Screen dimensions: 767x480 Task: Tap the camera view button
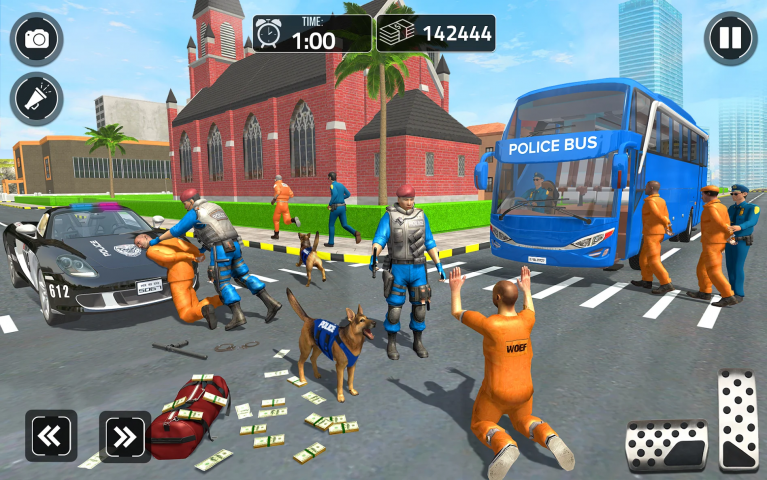pos(37,39)
